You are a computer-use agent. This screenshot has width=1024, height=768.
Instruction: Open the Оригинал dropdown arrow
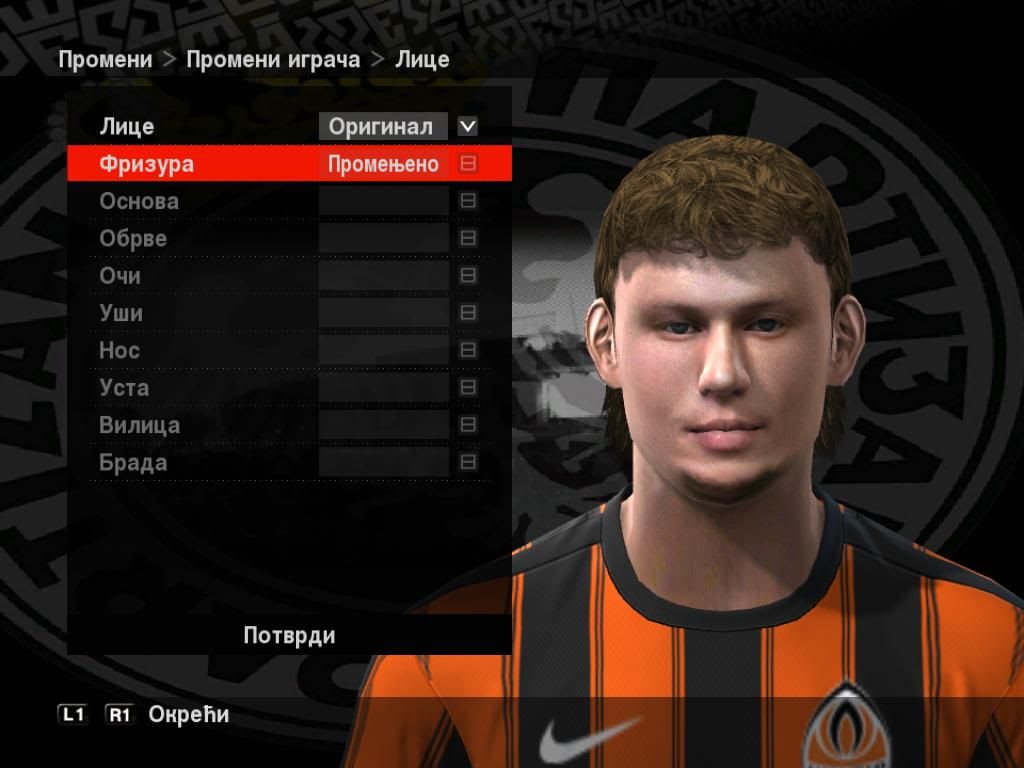click(467, 127)
